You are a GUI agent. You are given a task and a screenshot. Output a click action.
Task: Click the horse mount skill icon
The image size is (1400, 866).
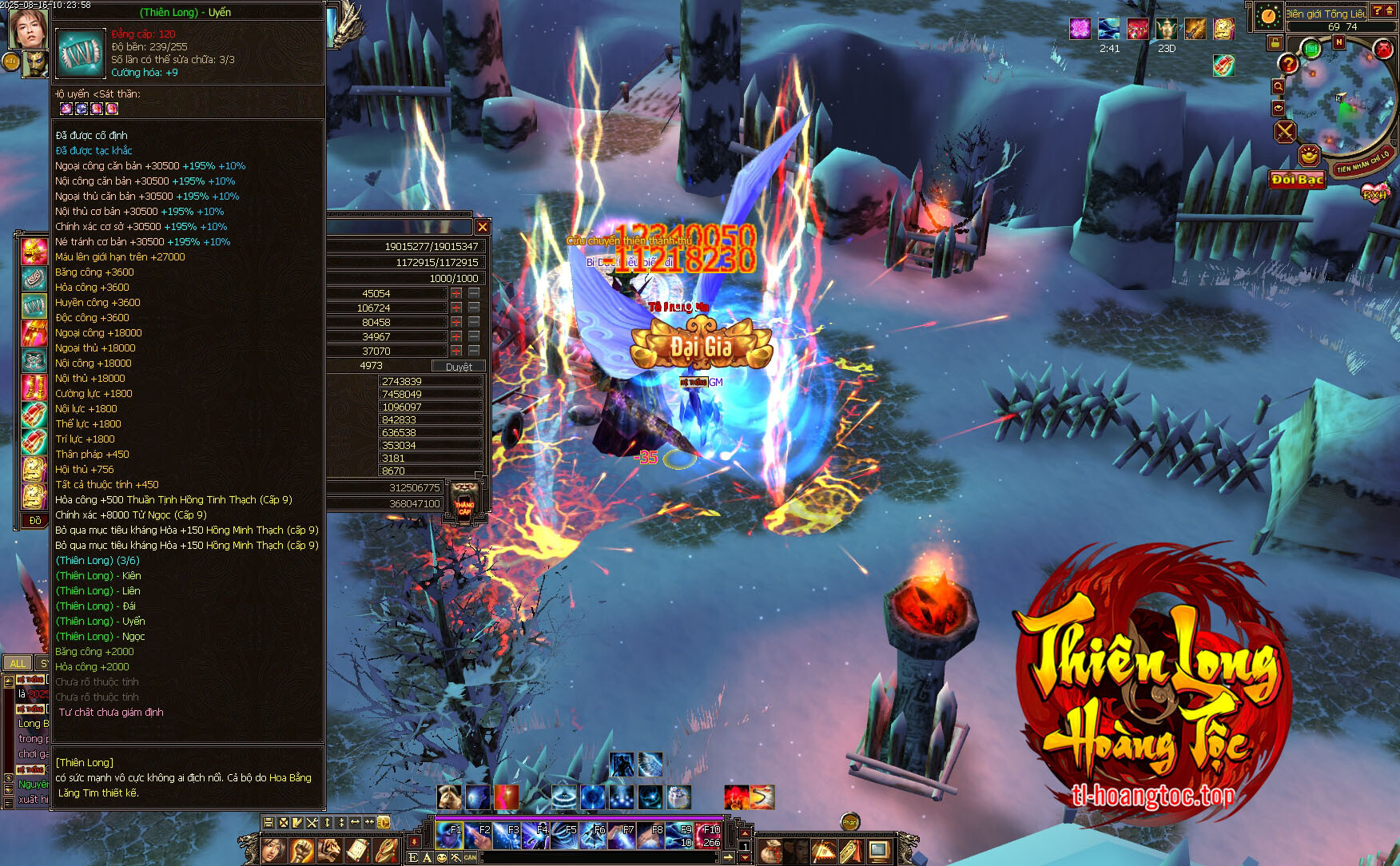[449, 796]
